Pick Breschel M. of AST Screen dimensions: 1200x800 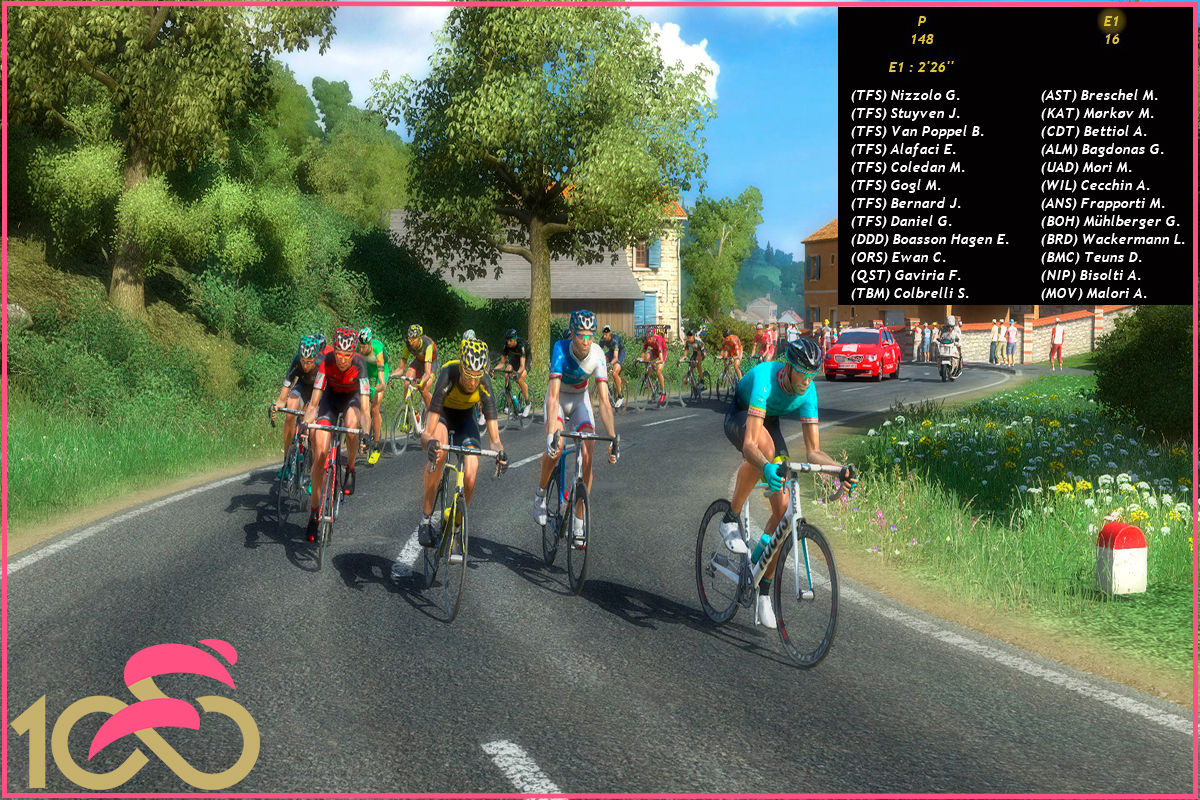coord(1099,95)
